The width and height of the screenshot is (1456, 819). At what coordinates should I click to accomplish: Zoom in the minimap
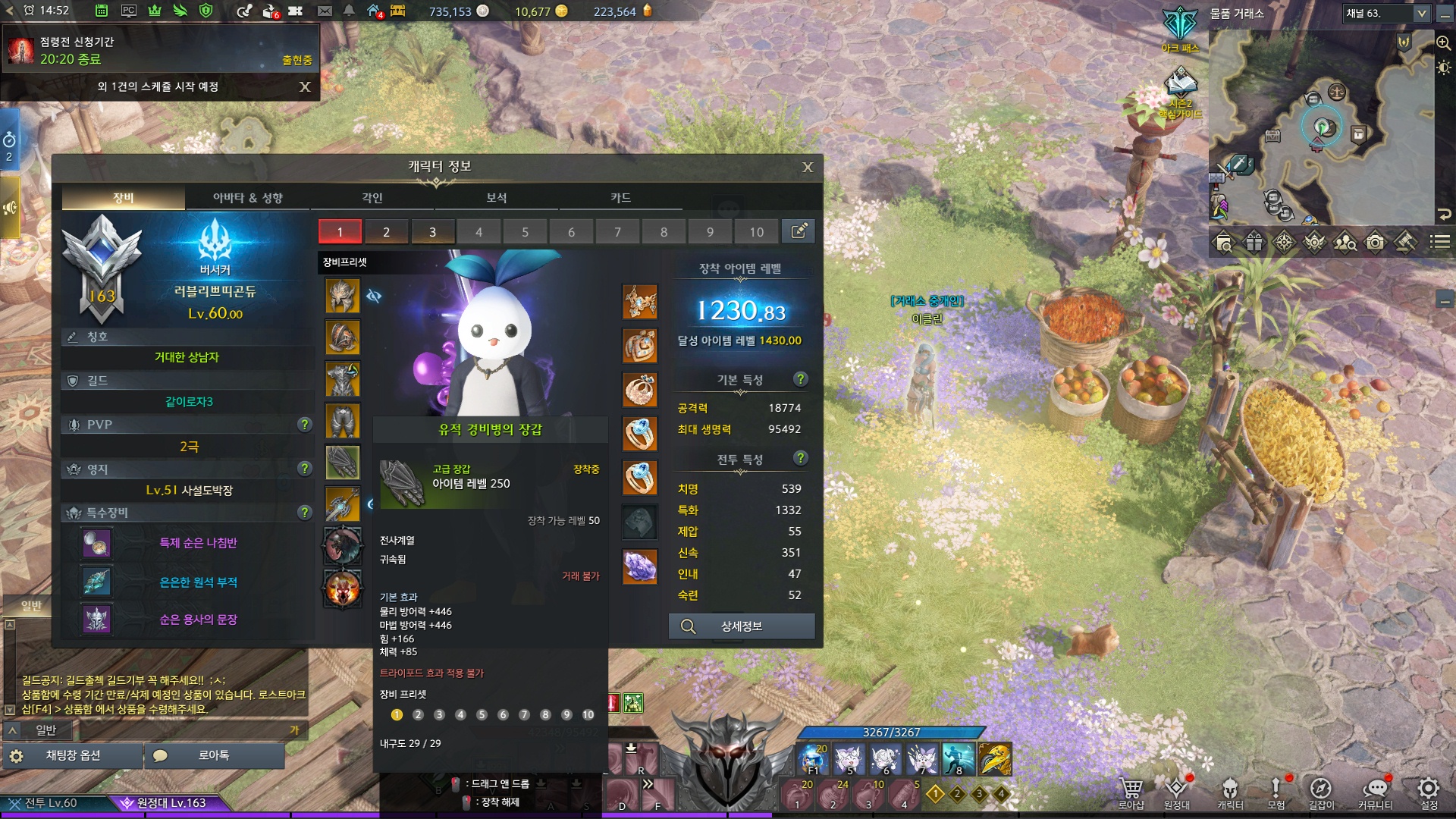pos(1443,43)
